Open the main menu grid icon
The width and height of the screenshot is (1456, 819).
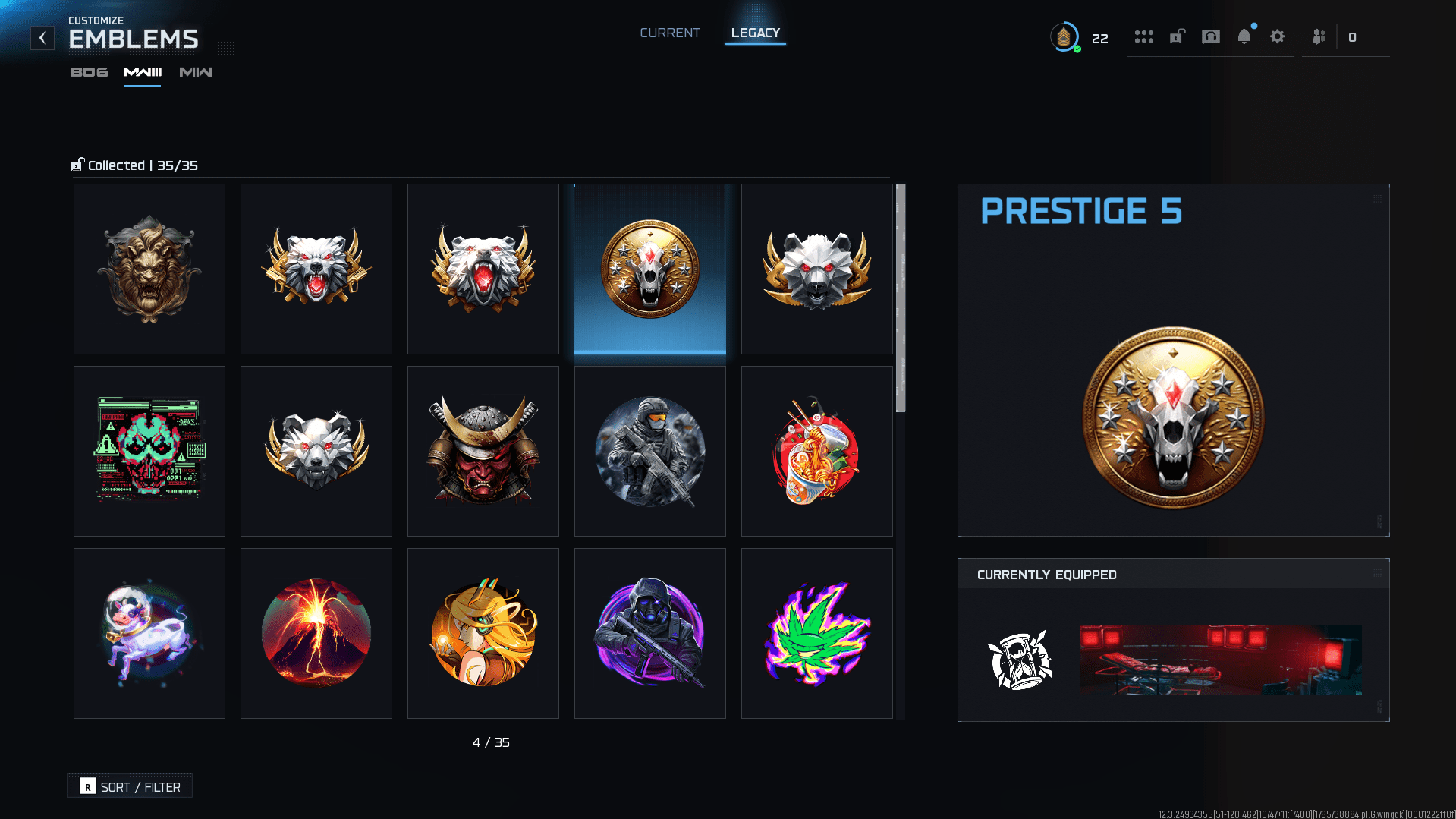pyautogui.click(x=1144, y=36)
